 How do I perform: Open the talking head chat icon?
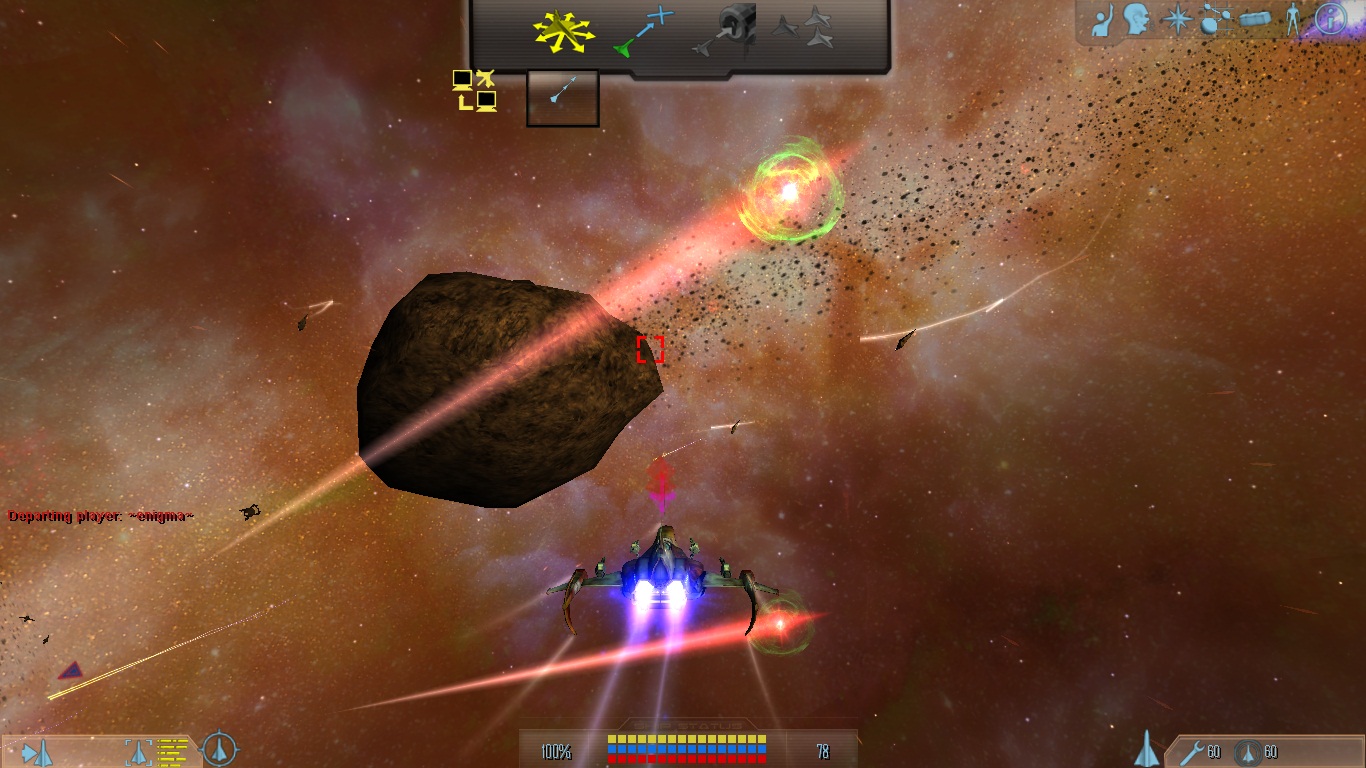coord(1137,20)
